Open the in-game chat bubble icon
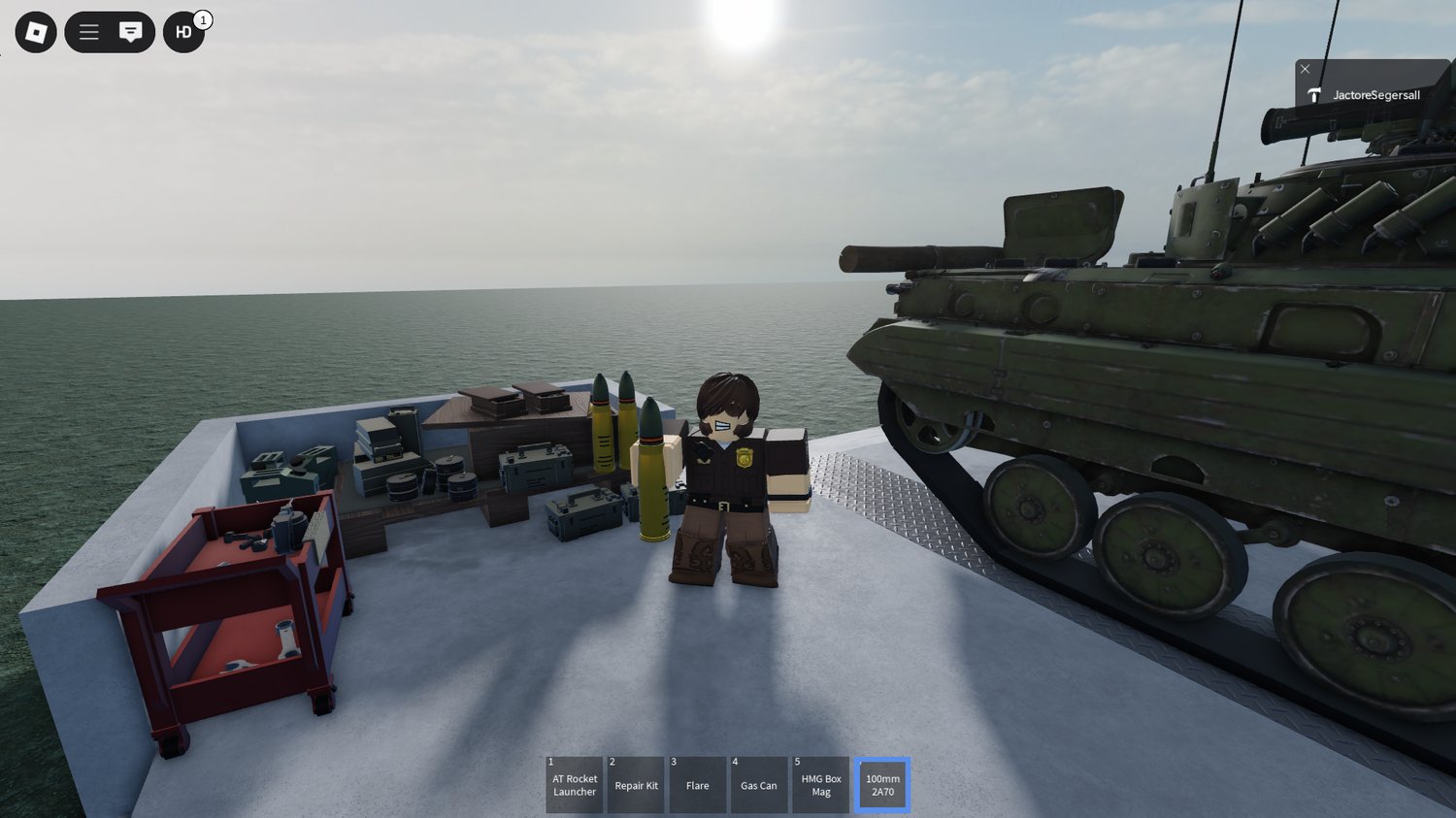 pos(129,32)
